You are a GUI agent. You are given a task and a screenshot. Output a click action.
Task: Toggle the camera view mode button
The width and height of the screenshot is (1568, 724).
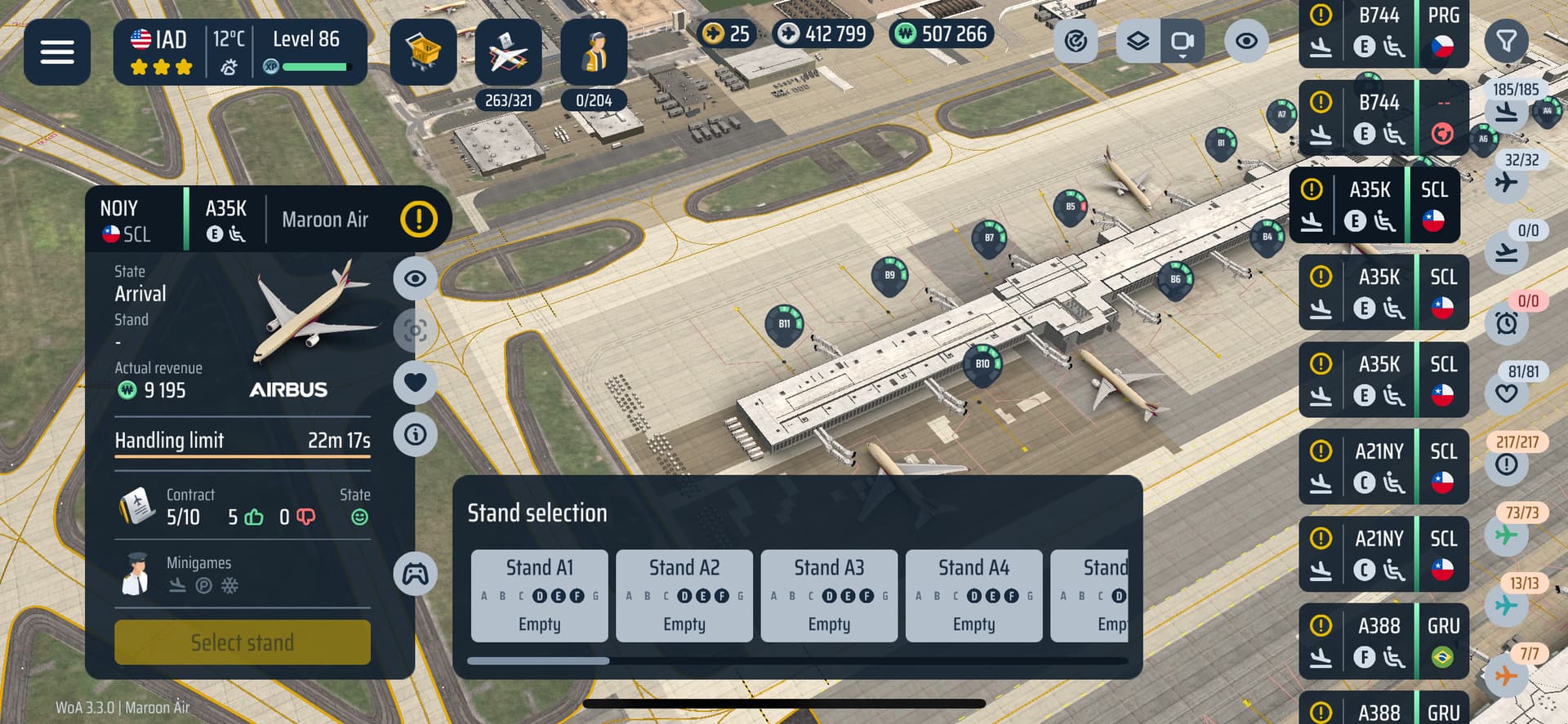click(x=1182, y=41)
